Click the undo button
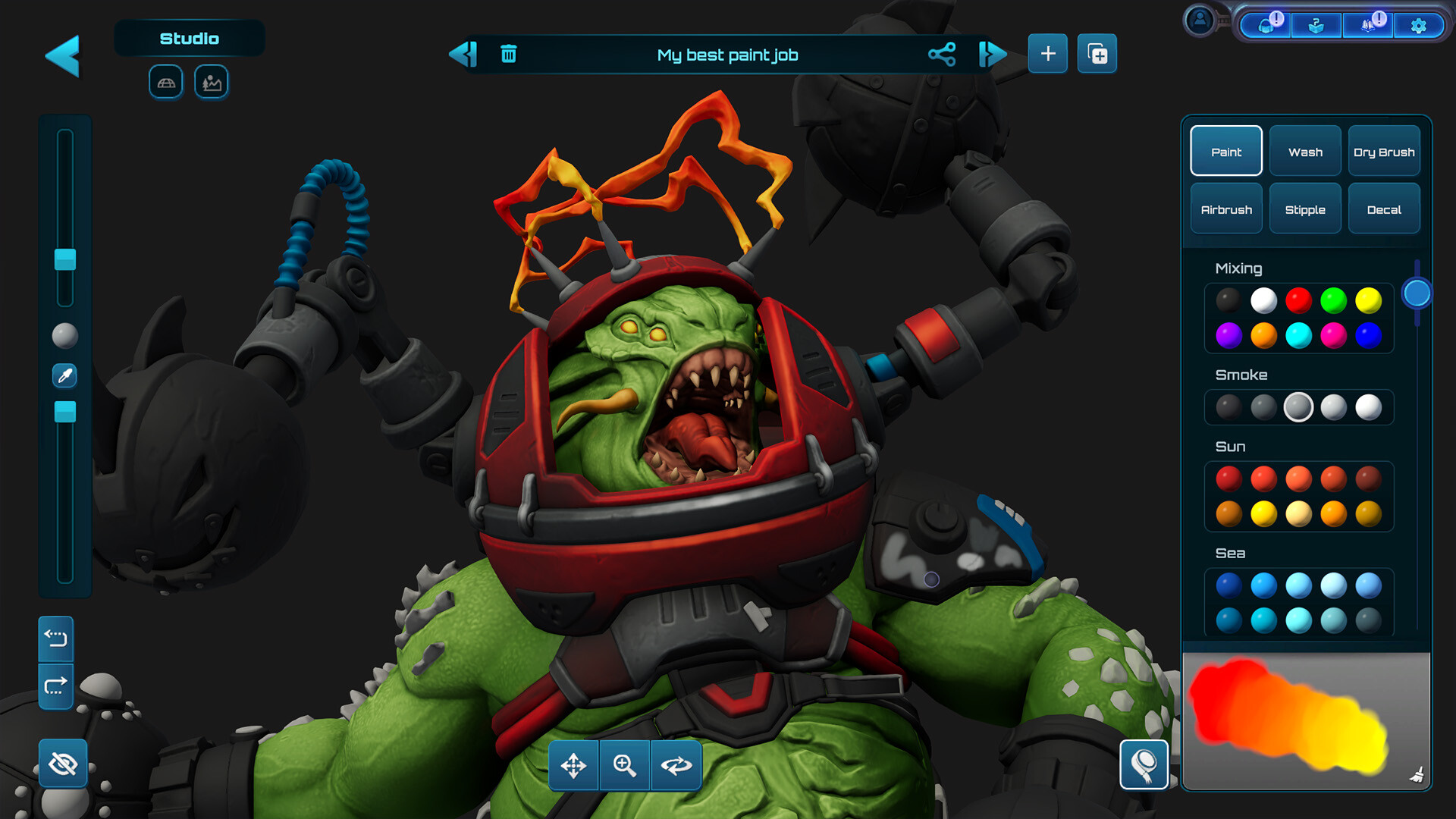The width and height of the screenshot is (1456, 819). pyautogui.click(x=55, y=639)
